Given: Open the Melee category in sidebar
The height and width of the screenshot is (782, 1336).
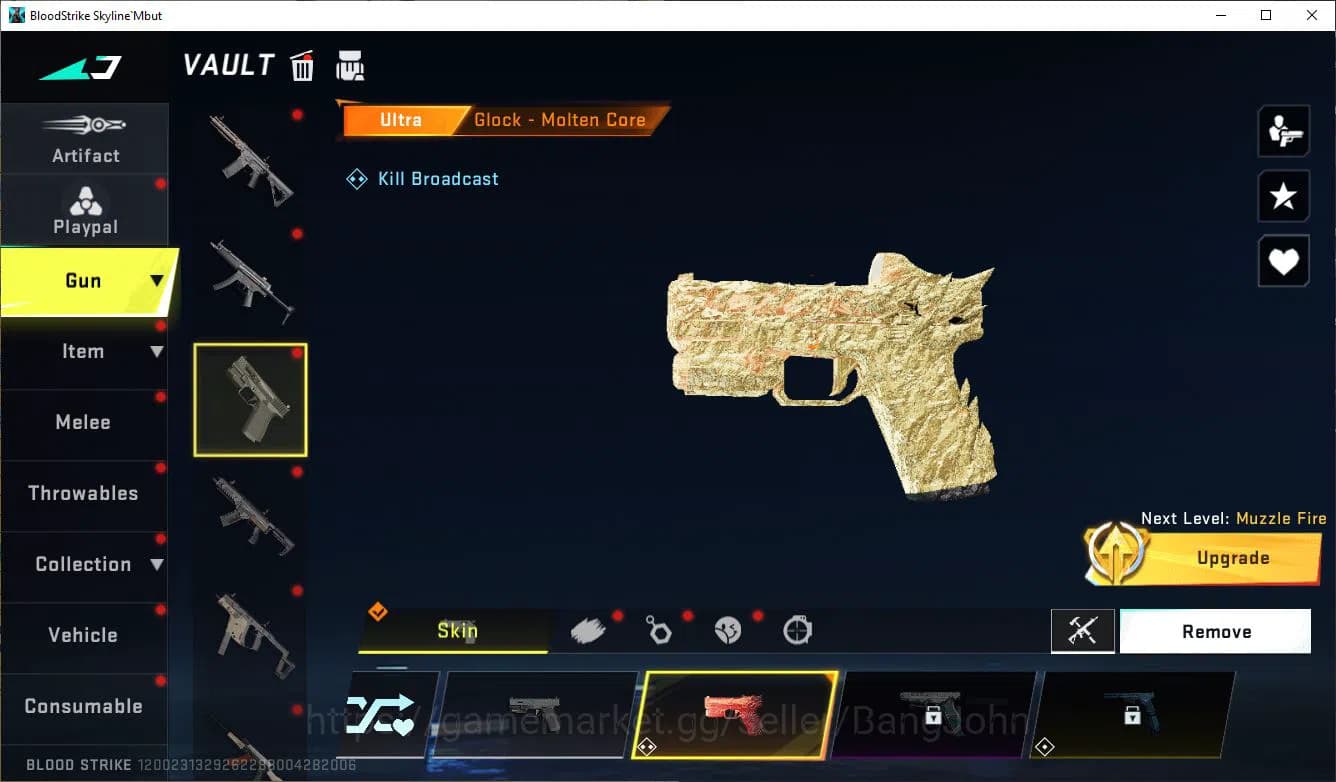Looking at the screenshot, I should 83,422.
